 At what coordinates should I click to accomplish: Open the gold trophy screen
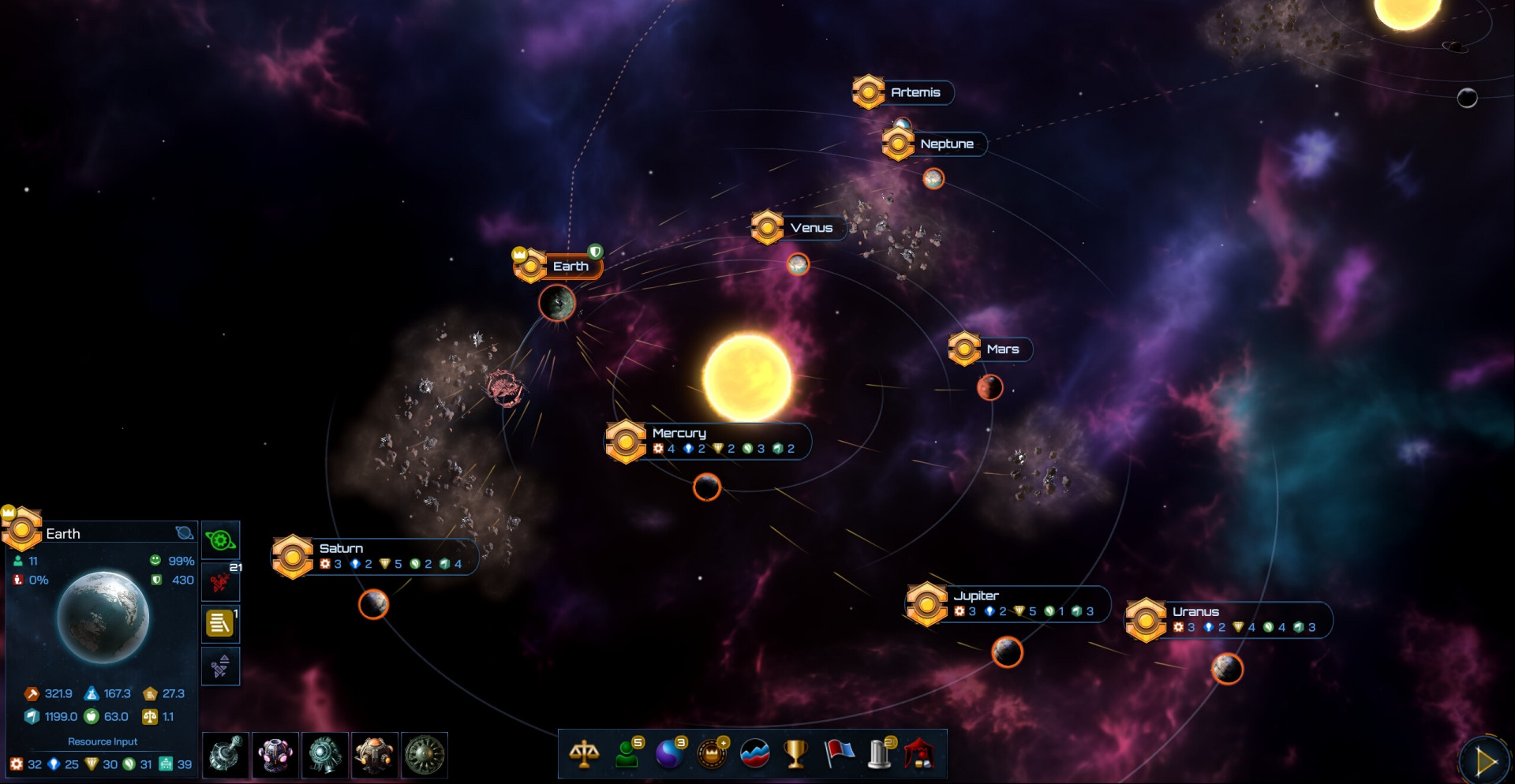click(x=795, y=754)
